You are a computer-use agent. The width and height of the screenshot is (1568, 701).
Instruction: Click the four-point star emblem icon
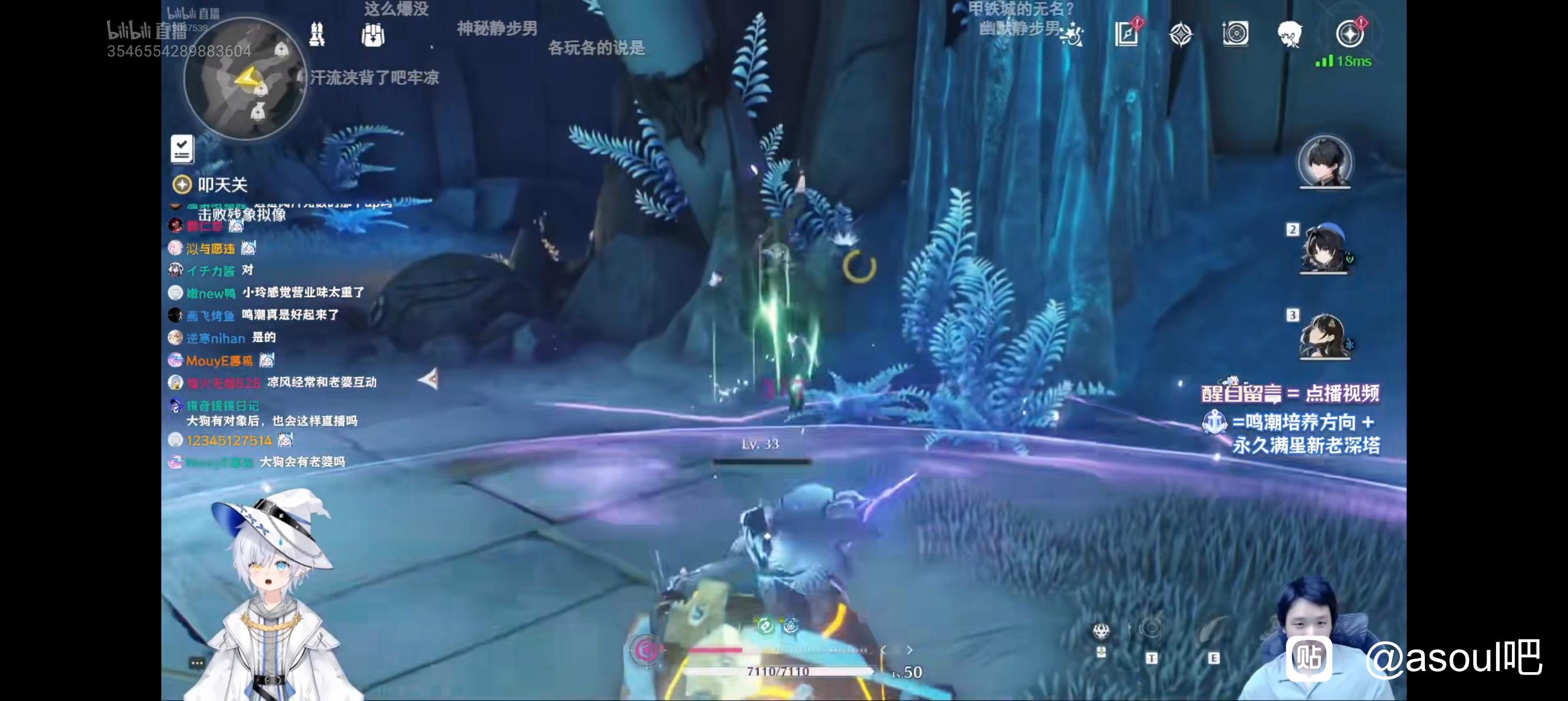[1181, 34]
